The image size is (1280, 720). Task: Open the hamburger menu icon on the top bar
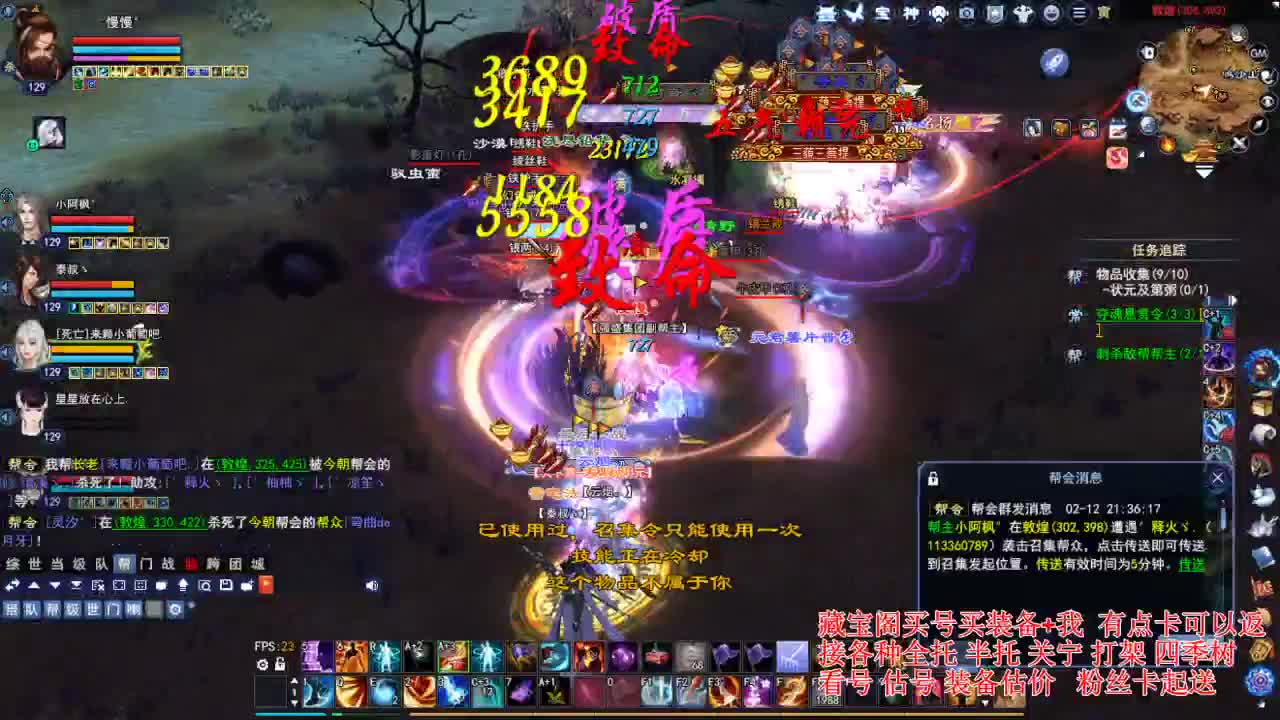point(1080,12)
